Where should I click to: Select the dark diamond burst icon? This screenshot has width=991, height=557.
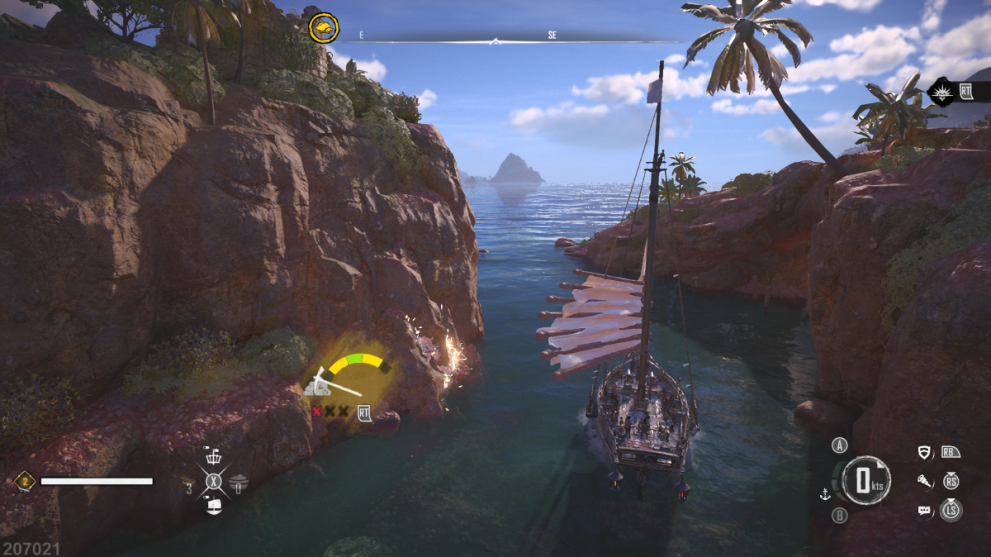coord(941,93)
